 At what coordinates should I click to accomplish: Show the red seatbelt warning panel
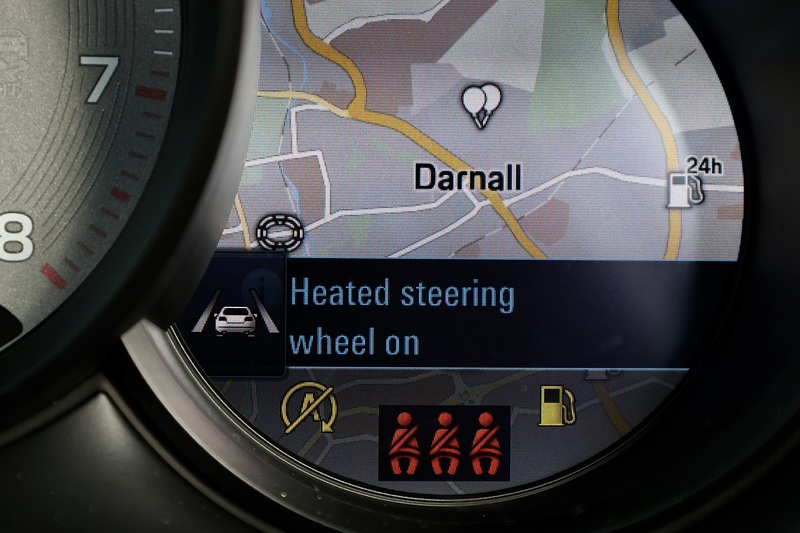click(x=444, y=442)
